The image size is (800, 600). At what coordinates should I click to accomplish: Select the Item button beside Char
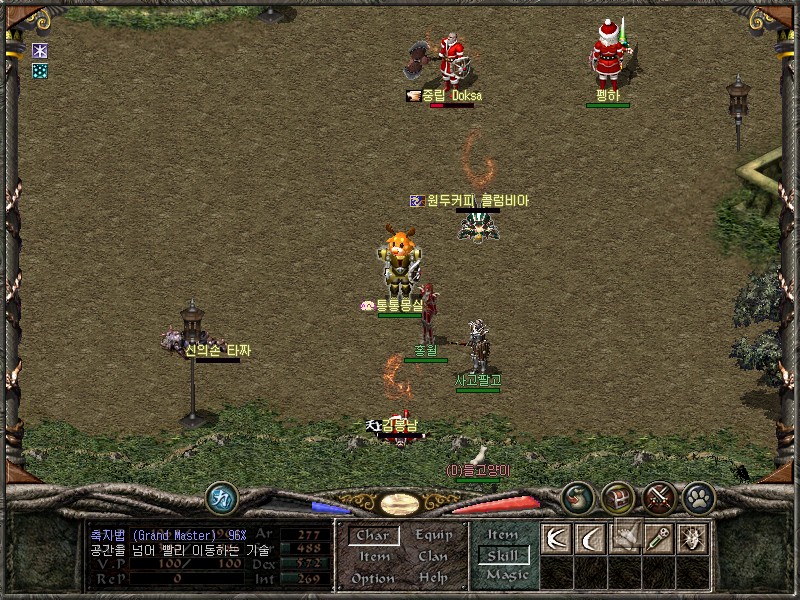click(x=374, y=557)
